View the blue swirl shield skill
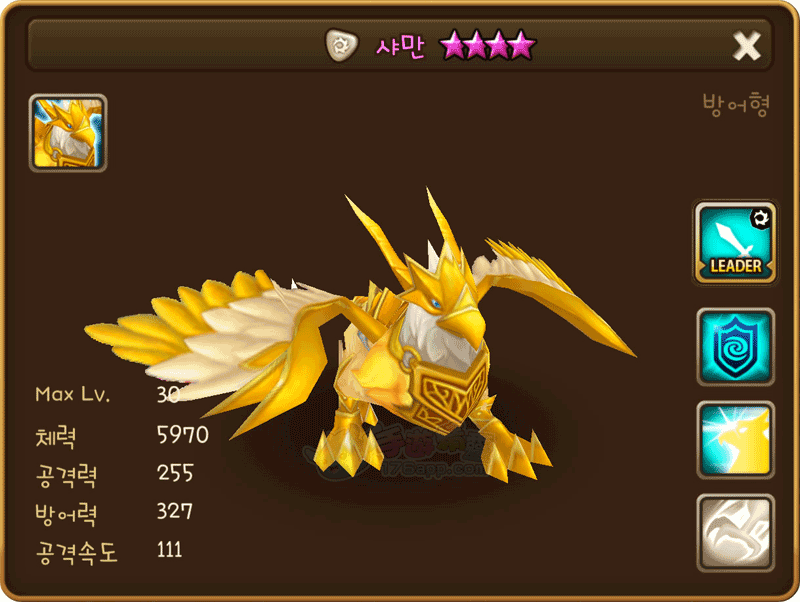Image resolution: width=800 pixels, height=602 pixels. 735,347
